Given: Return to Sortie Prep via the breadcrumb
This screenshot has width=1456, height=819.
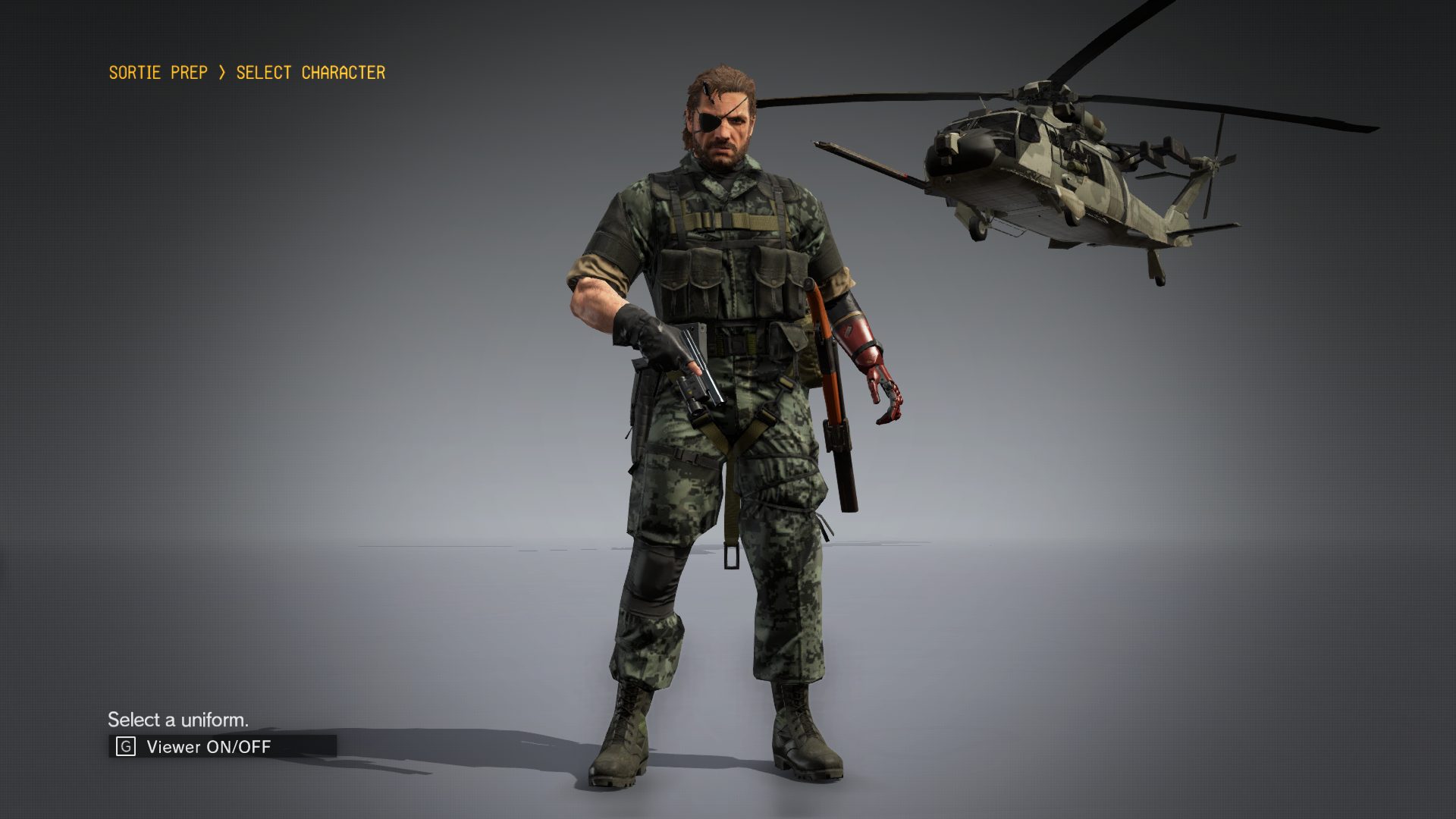Looking at the screenshot, I should pyautogui.click(x=158, y=73).
